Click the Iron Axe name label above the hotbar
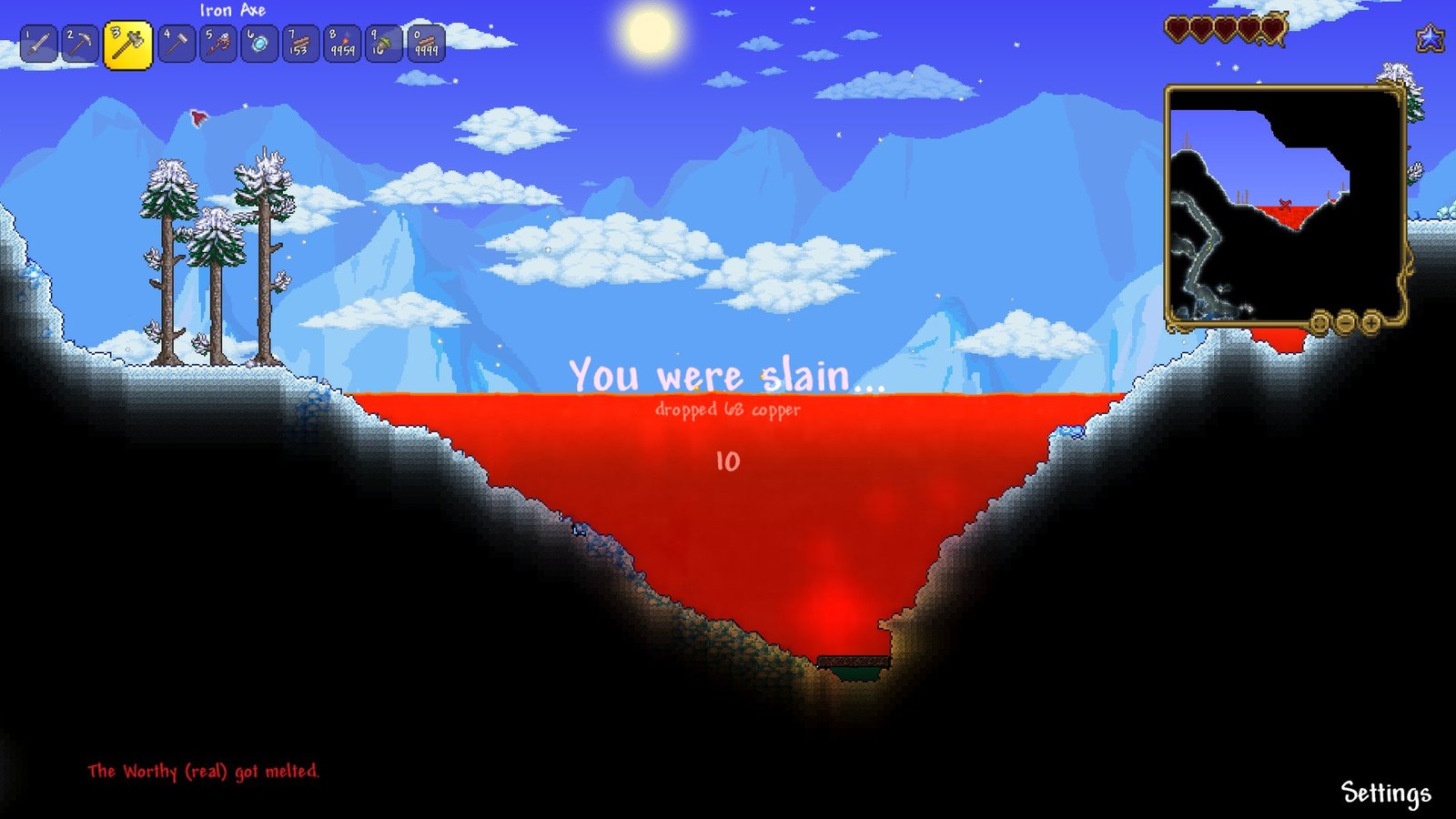This screenshot has height=819, width=1456. [x=232, y=11]
